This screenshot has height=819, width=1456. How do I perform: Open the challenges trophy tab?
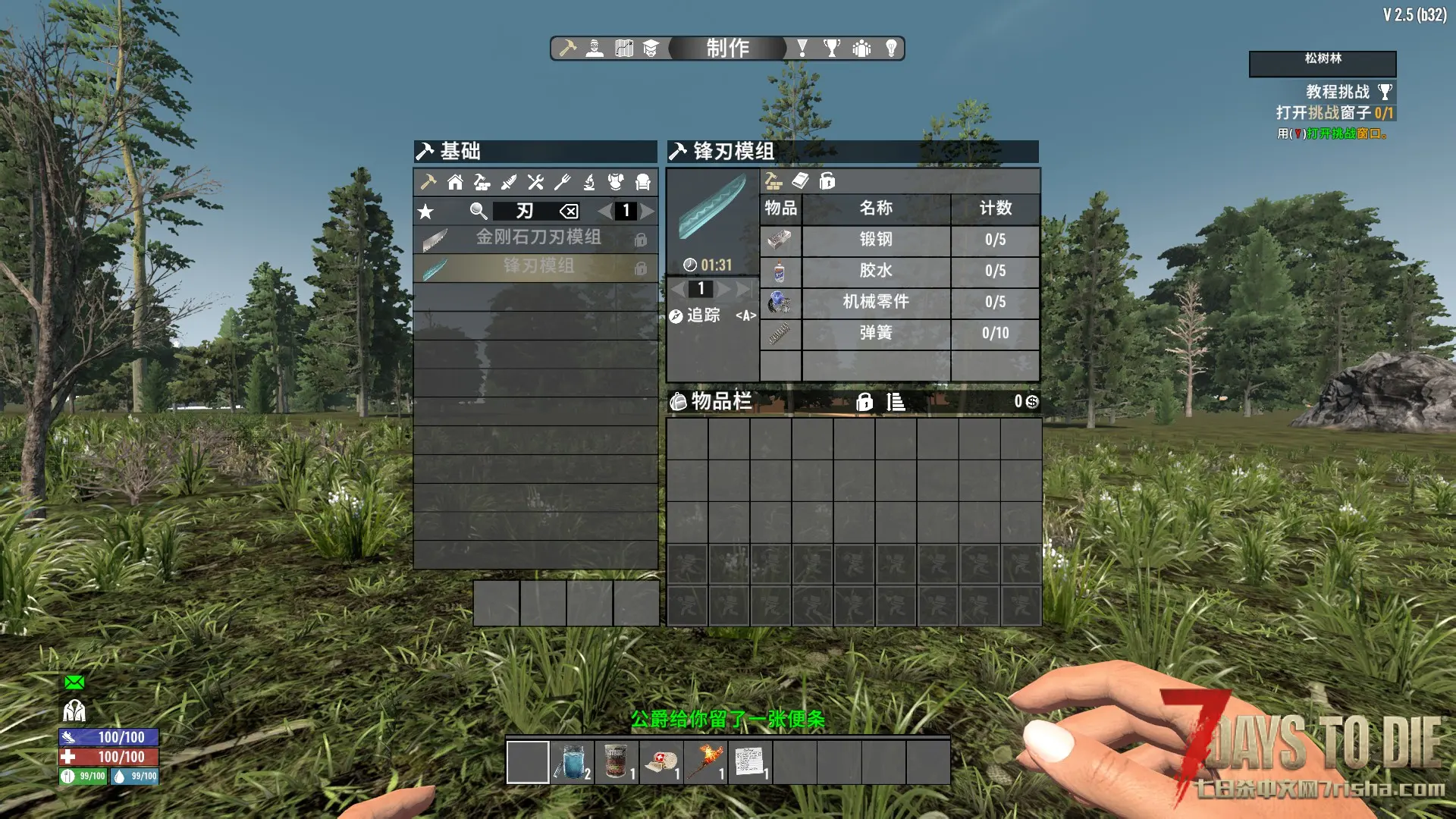(x=832, y=49)
